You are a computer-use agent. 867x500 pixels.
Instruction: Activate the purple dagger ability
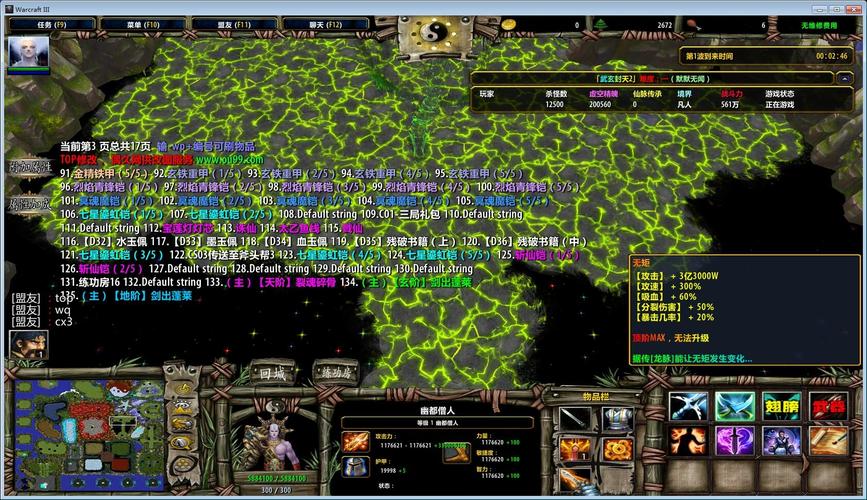[x=735, y=441]
